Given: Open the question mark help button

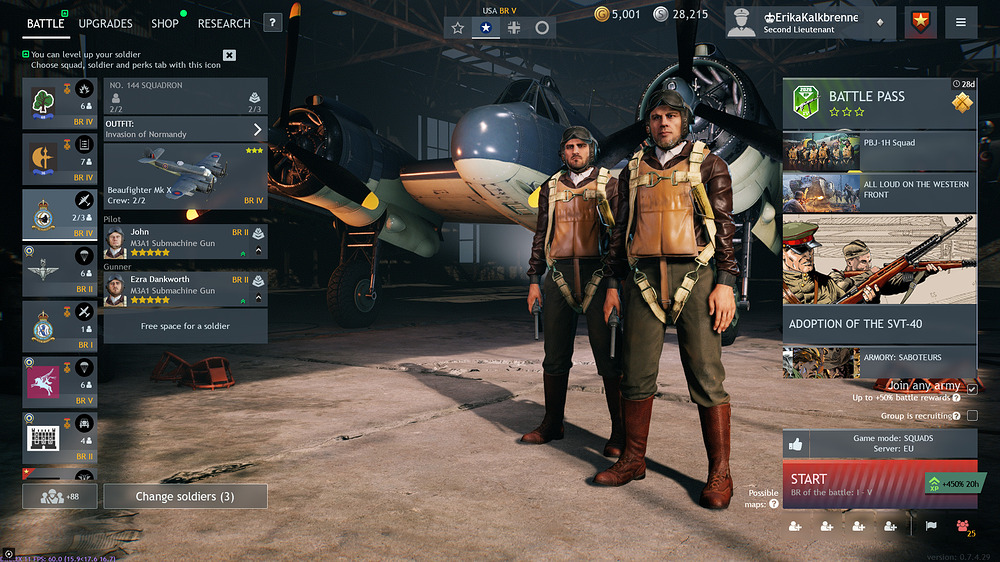Looking at the screenshot, I should [272, 23].
